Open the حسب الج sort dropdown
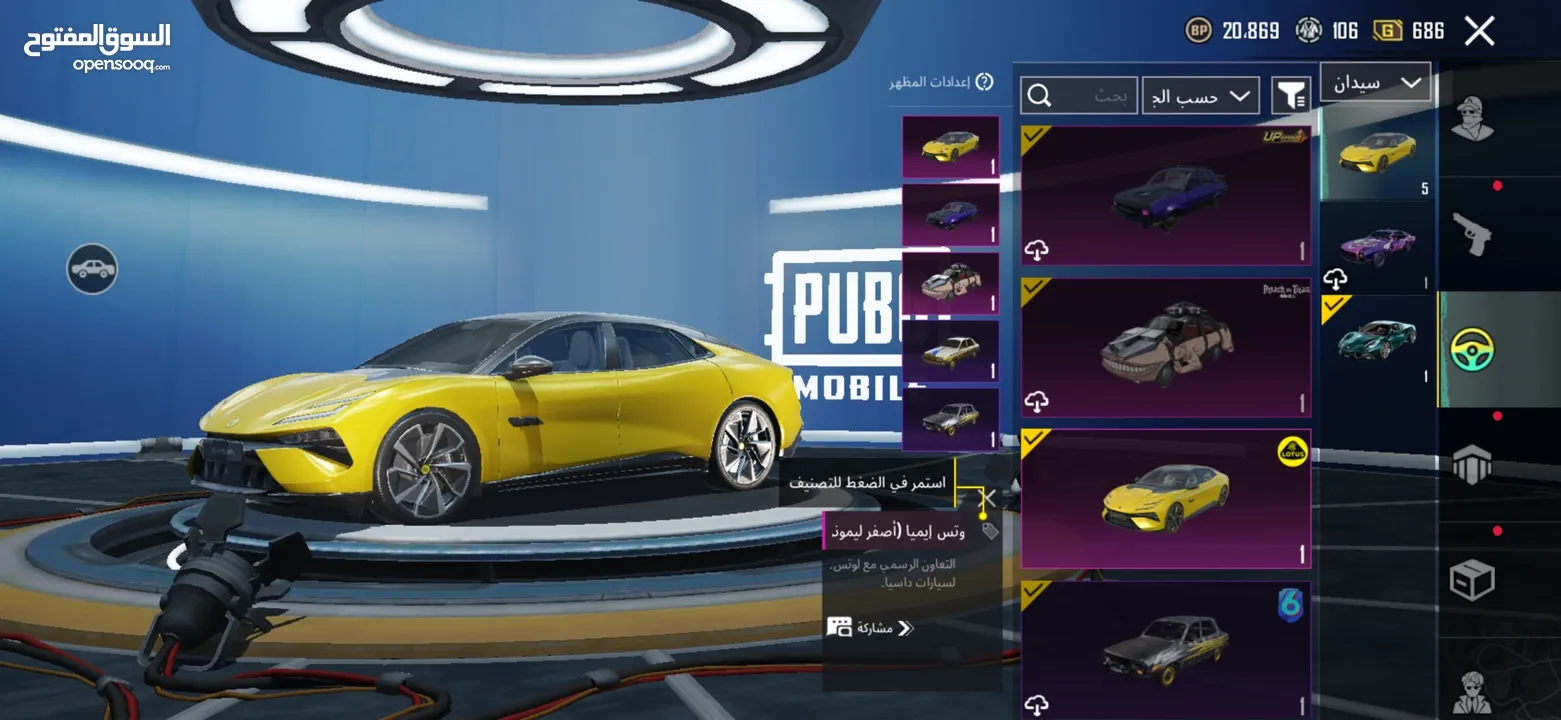This screenshot has width=1561, height=720. click(1200, 95)
